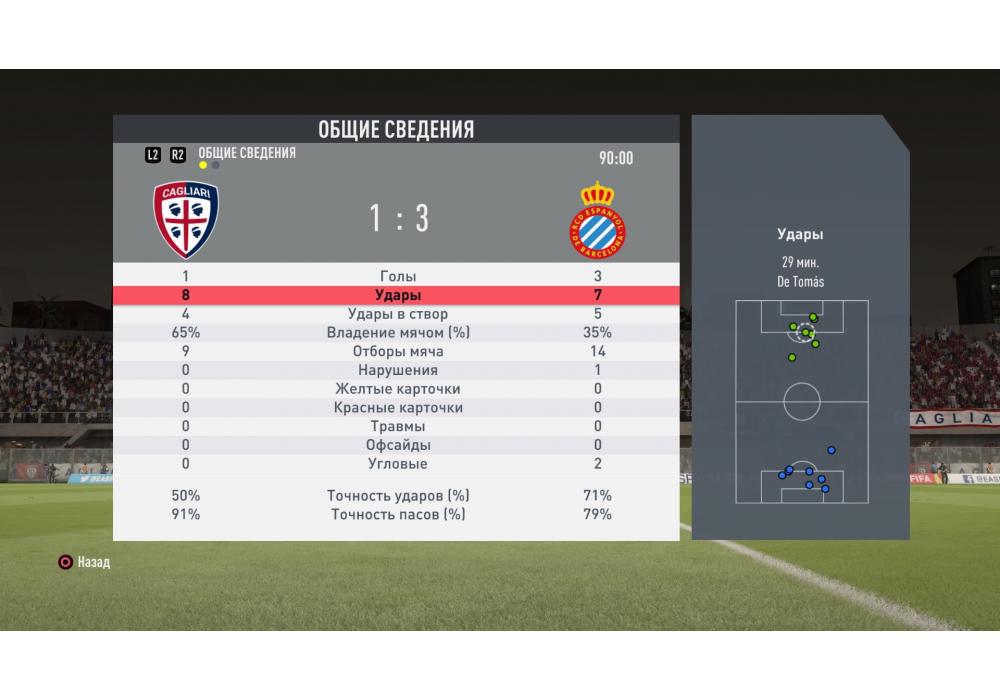The width and height of the screenshot is (1000, 700).
Task: Choose the Травмы row
Action: click(x=398, y=427)
